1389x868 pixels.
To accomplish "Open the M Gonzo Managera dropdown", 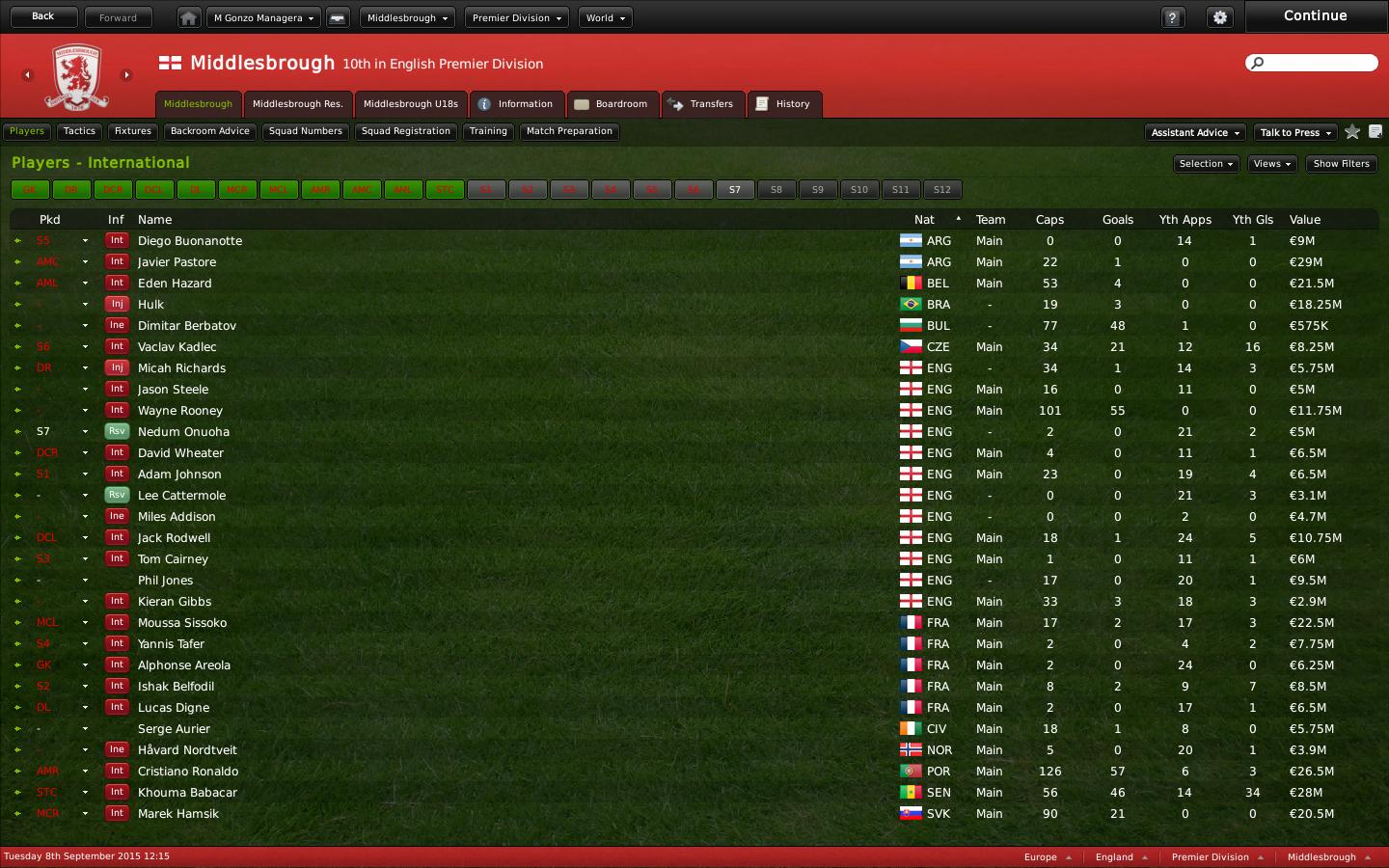I will pos(263,18).
